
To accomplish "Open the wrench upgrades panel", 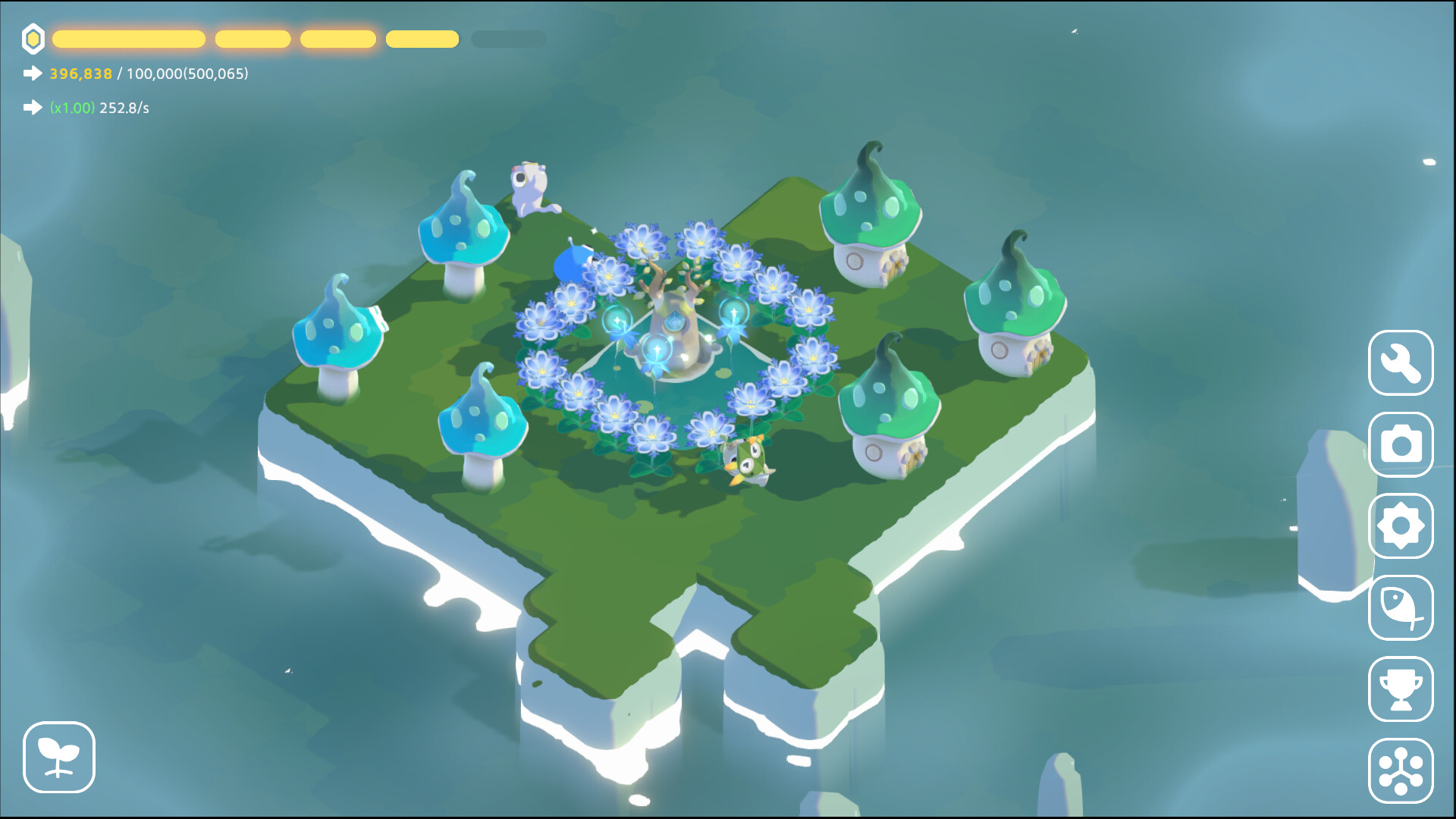I will 1401,364.
